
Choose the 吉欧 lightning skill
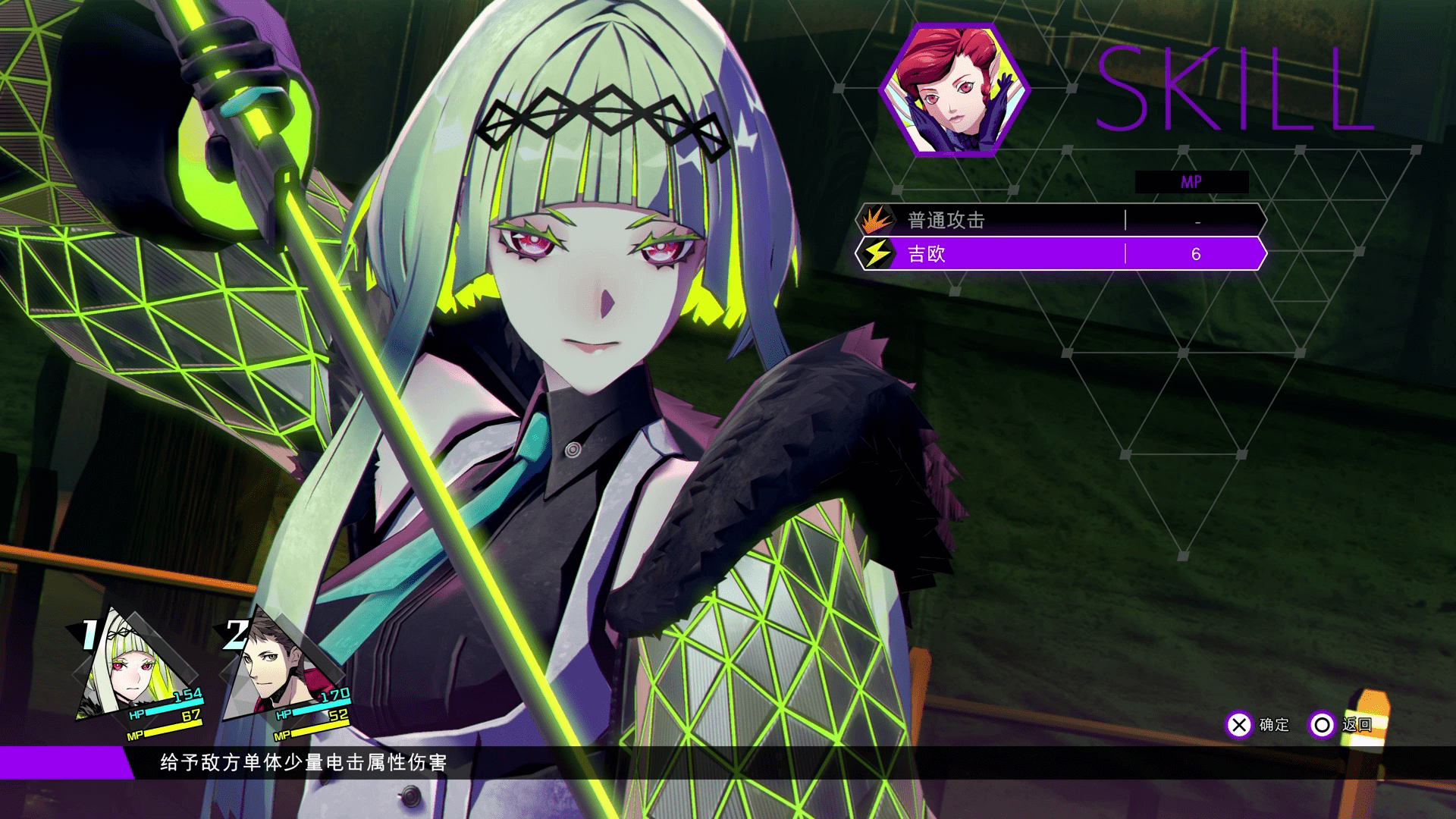pyautogui.click(x=1060, y=254)
